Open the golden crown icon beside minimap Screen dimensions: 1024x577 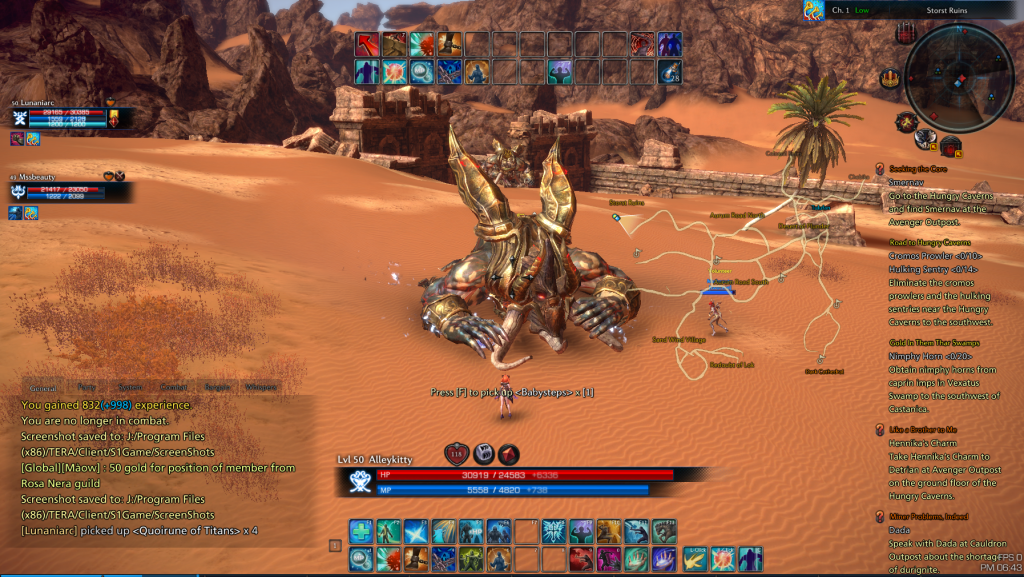[889, 78]
